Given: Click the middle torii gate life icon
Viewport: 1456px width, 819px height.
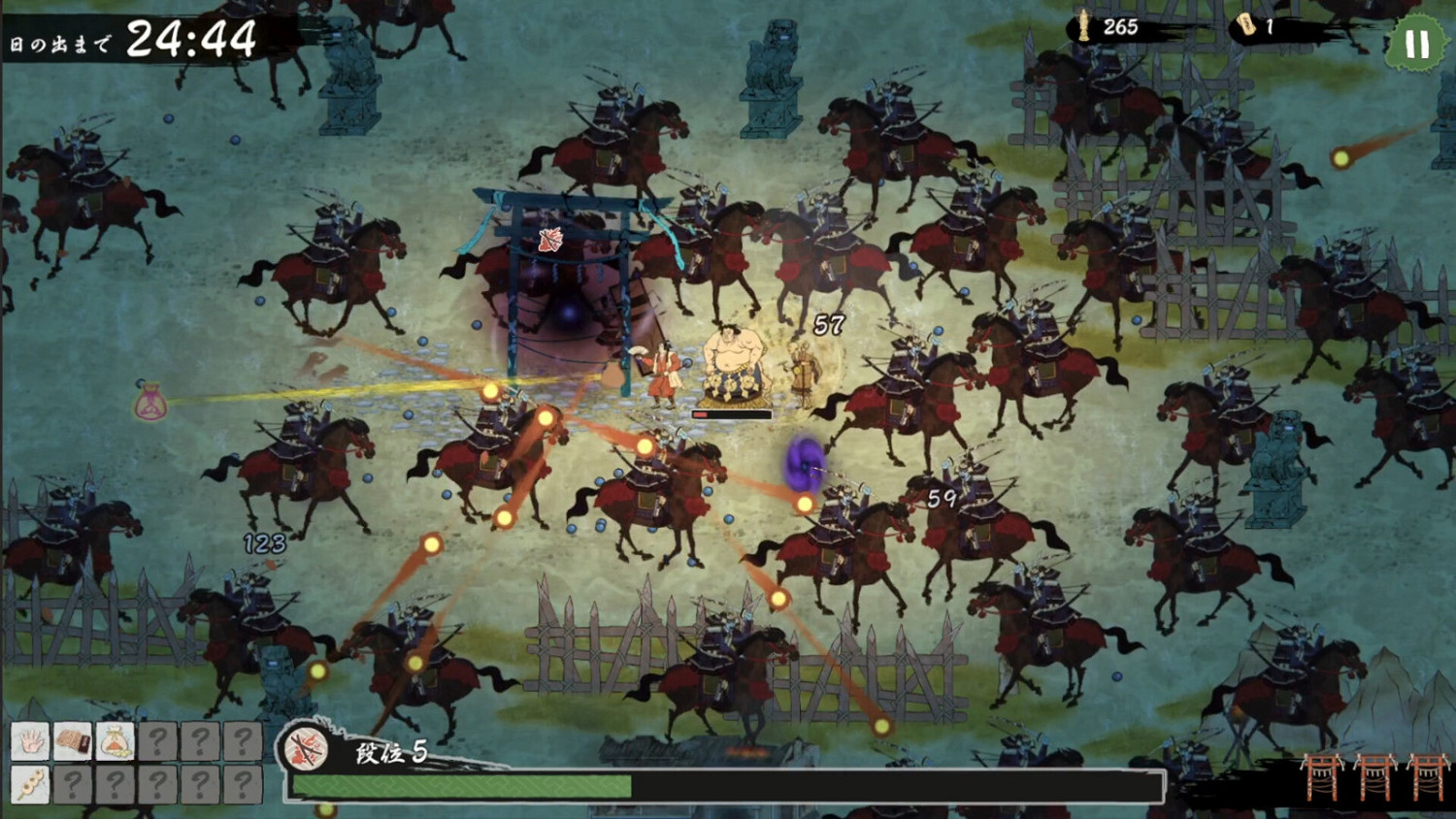Looking at the screenshot, I should pos(1374,776).
